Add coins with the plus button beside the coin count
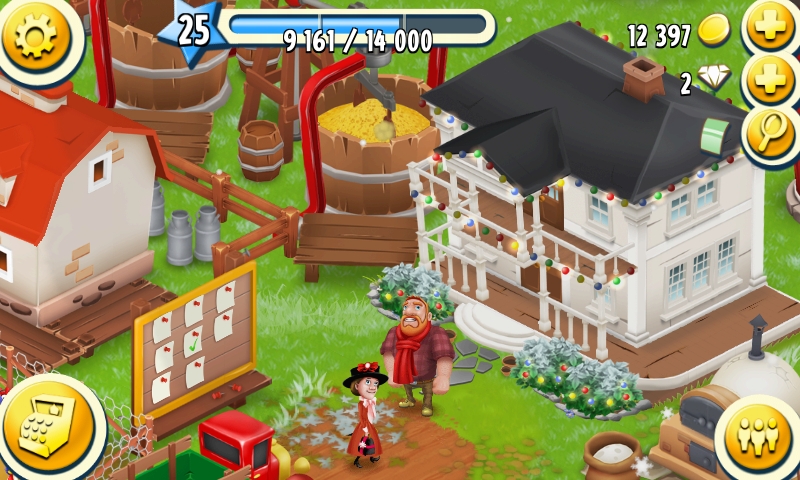Screen dimensions: 800x480 pyautogui.click(x=772, y=30)
